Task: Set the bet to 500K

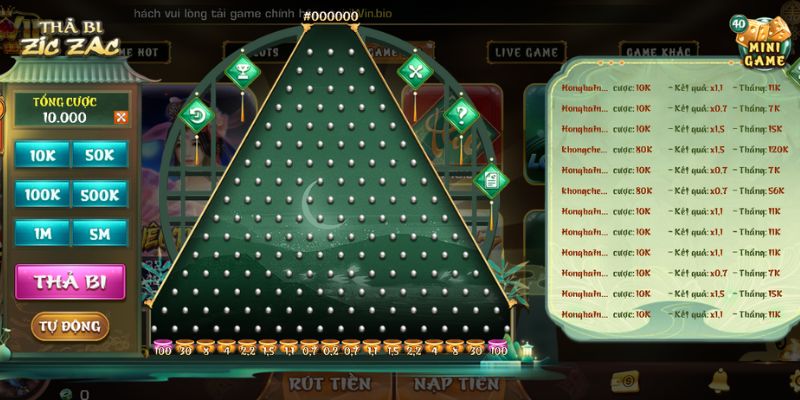Action: (x=100, y=194)
